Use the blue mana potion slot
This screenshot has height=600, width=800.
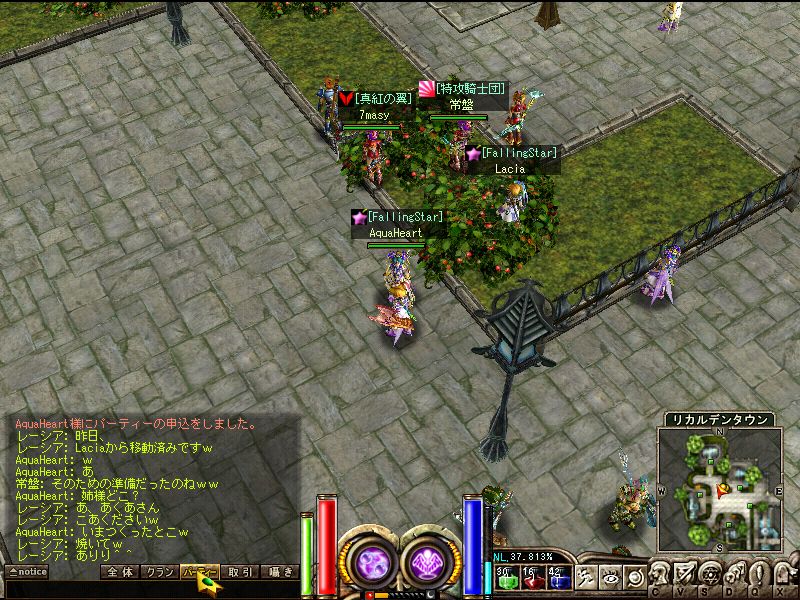(558, 577)
